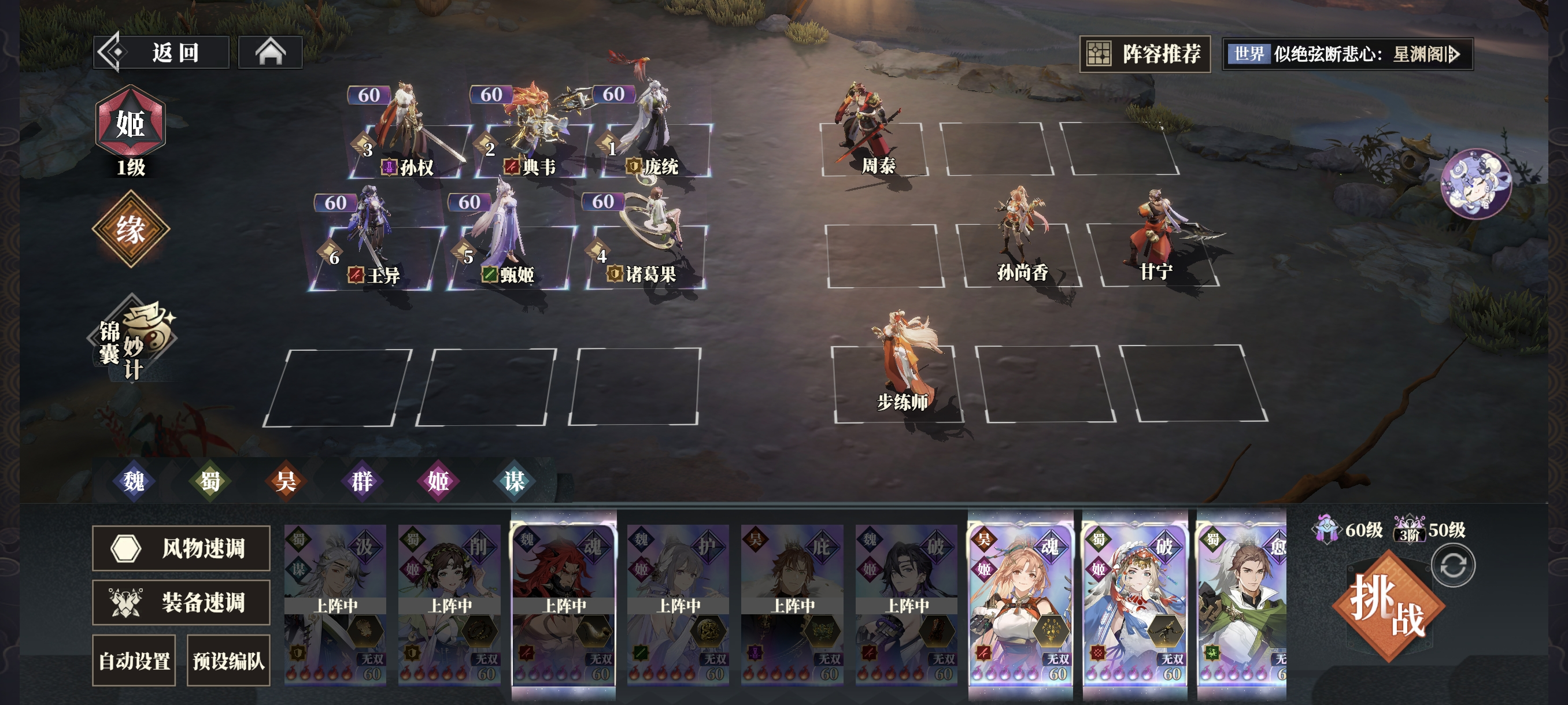Open the 缘 bond diamond icon
This screenshot has width=1568, height=705.
click(130, 229)
